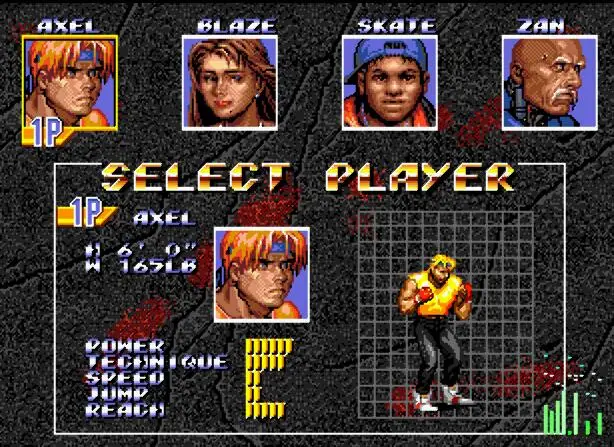Pick the Skate character portrait

click(x=388, y=83)
